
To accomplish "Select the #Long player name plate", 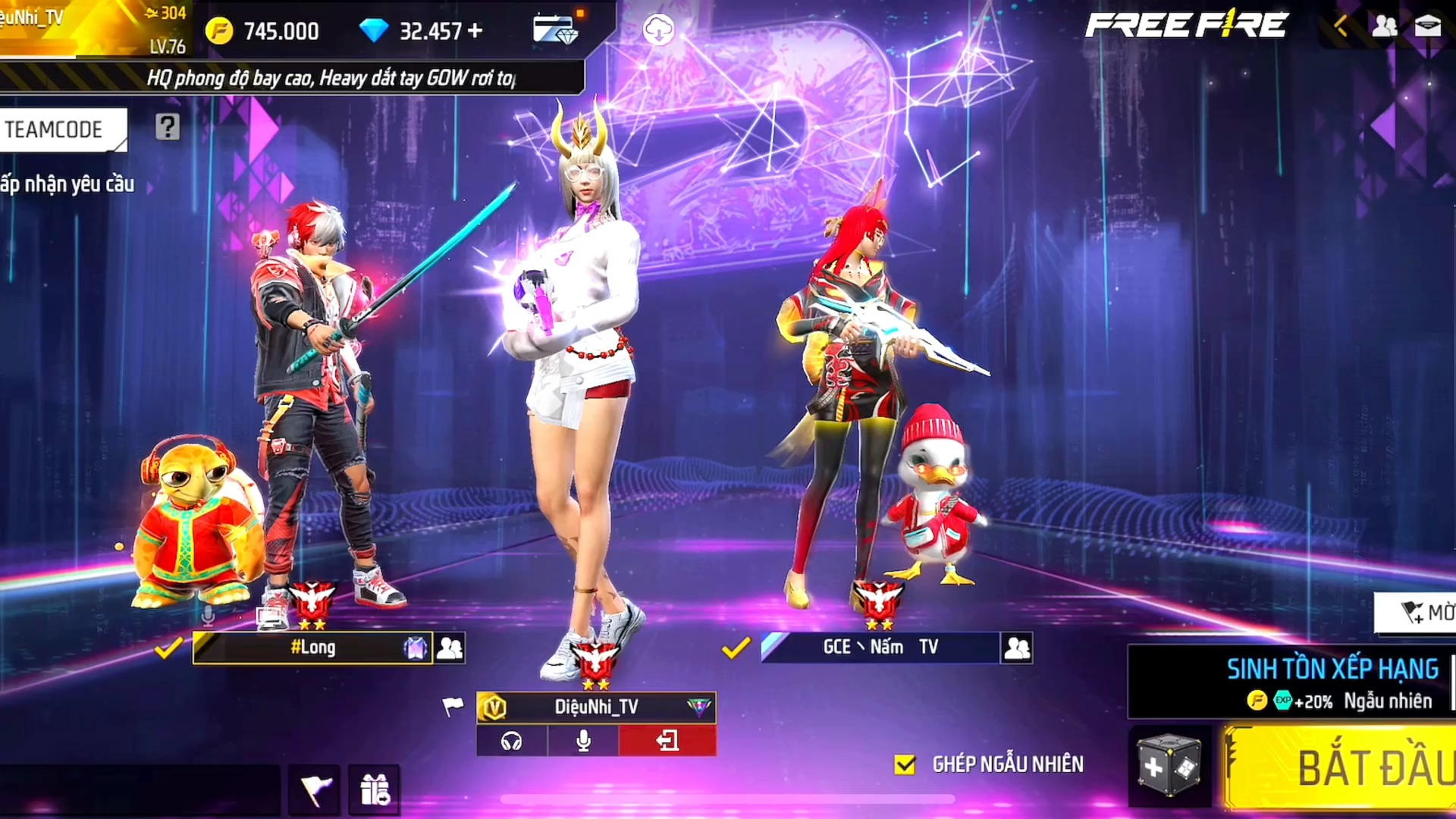I will (x=312, y=648).
